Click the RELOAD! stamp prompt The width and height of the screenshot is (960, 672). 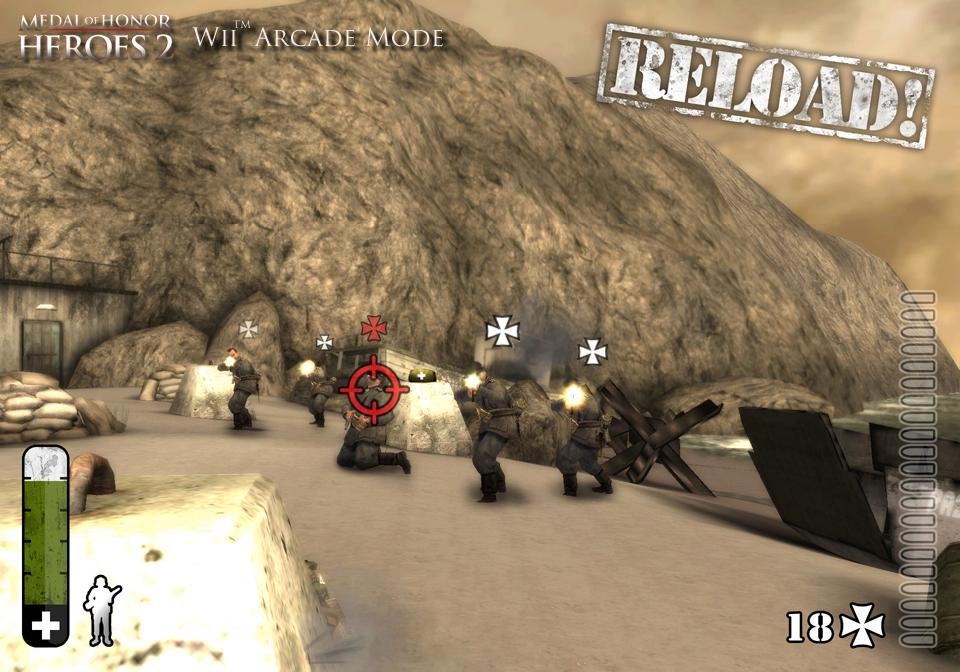pos(765,85)
